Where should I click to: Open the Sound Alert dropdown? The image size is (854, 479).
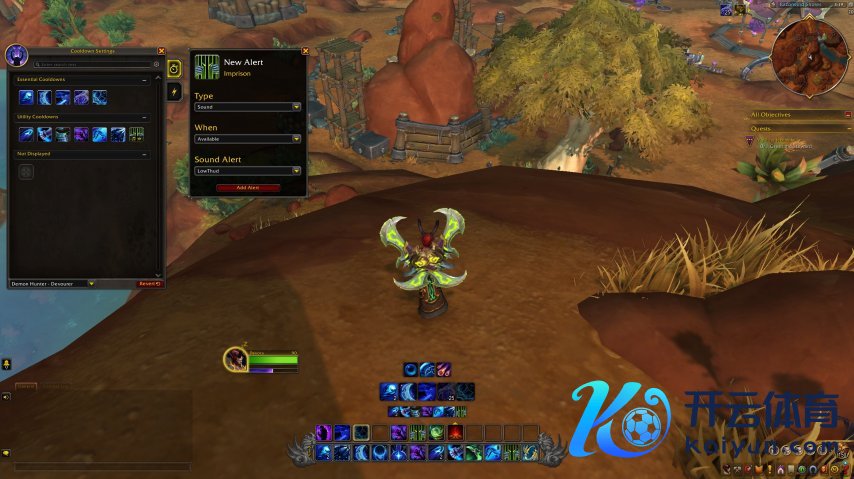pos(247,171)
